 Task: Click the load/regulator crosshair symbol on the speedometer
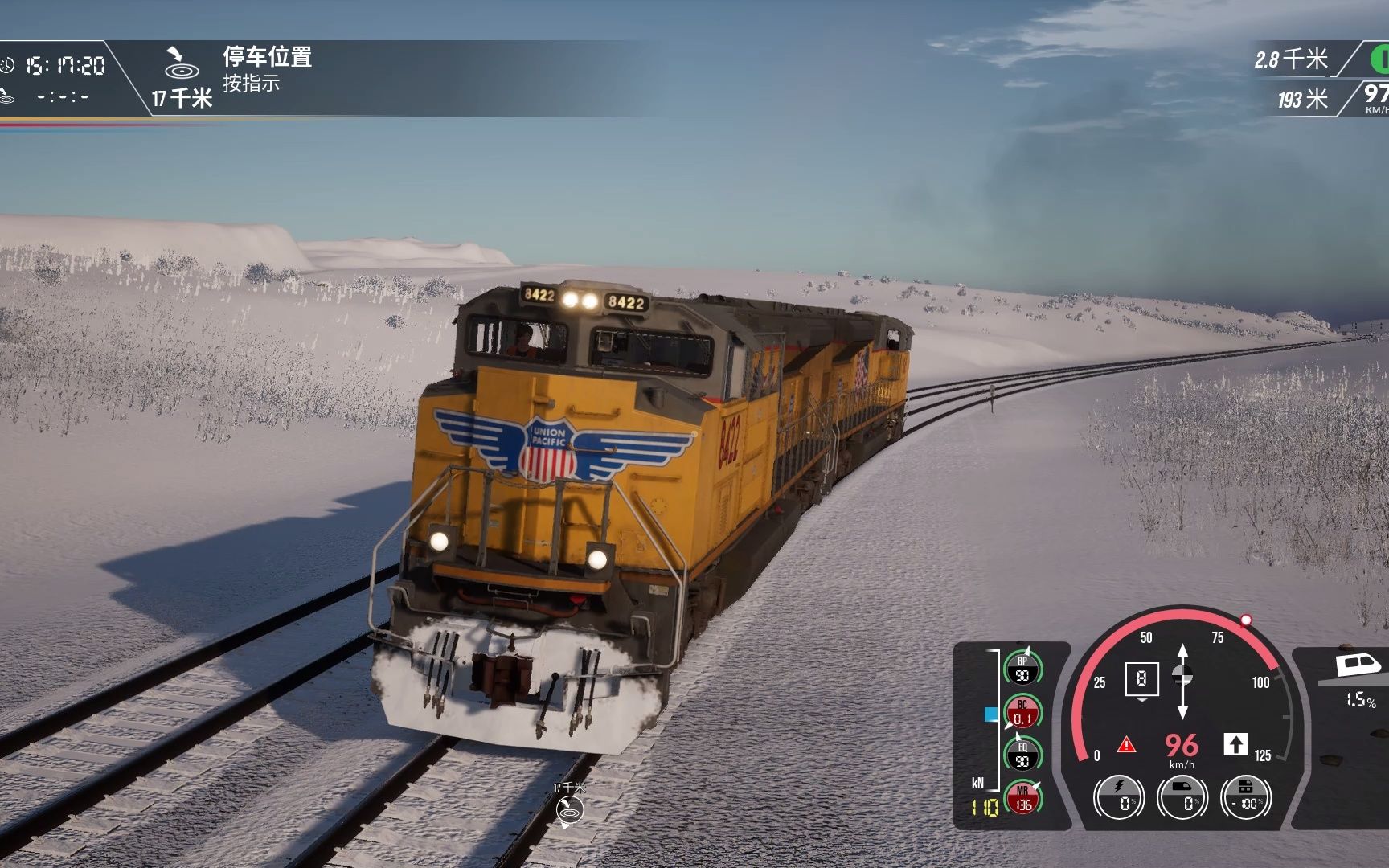point(1182,675)
